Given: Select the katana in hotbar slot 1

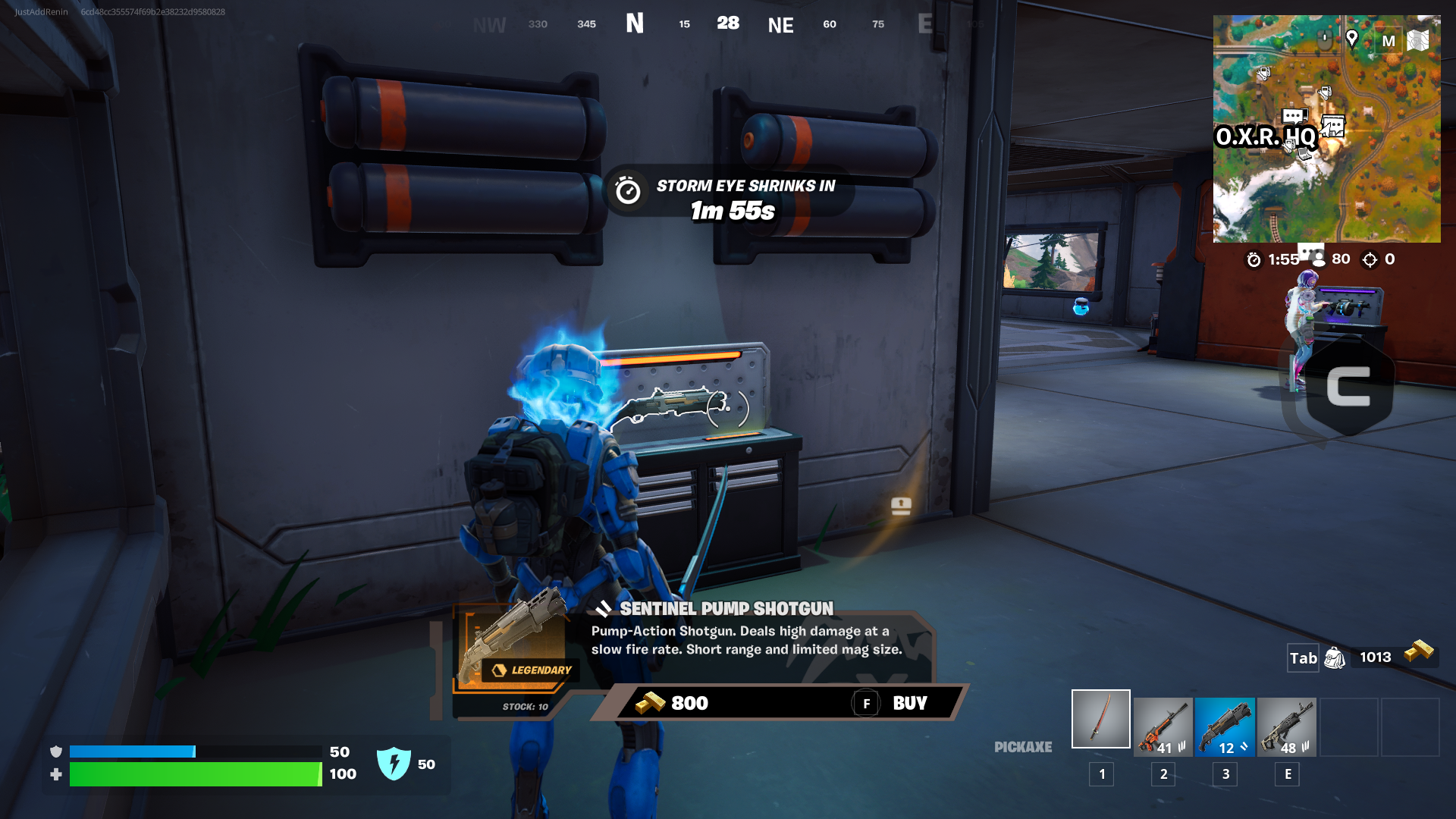Looking at the screenshot, I should [x=1100, y=718].
